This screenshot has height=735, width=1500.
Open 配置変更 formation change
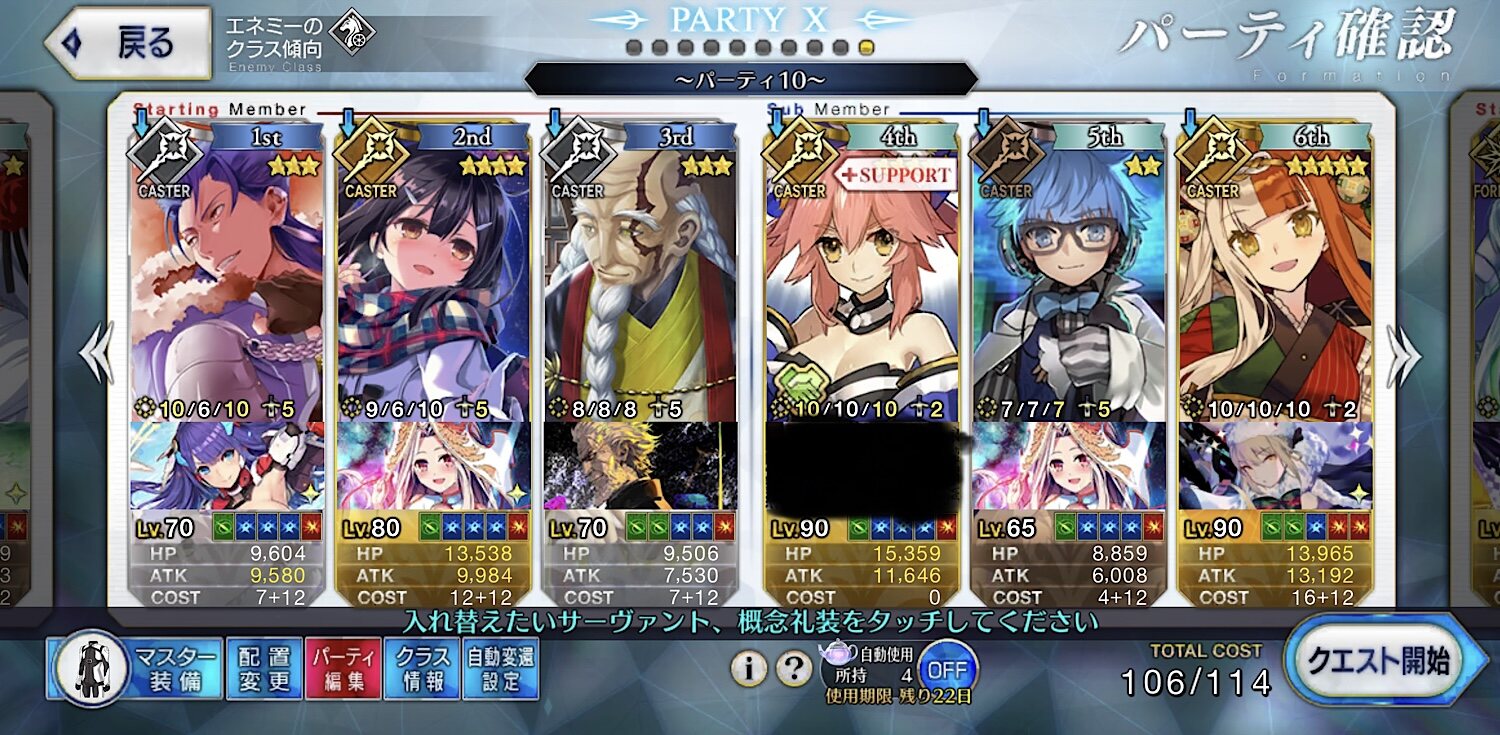[264, 669]
